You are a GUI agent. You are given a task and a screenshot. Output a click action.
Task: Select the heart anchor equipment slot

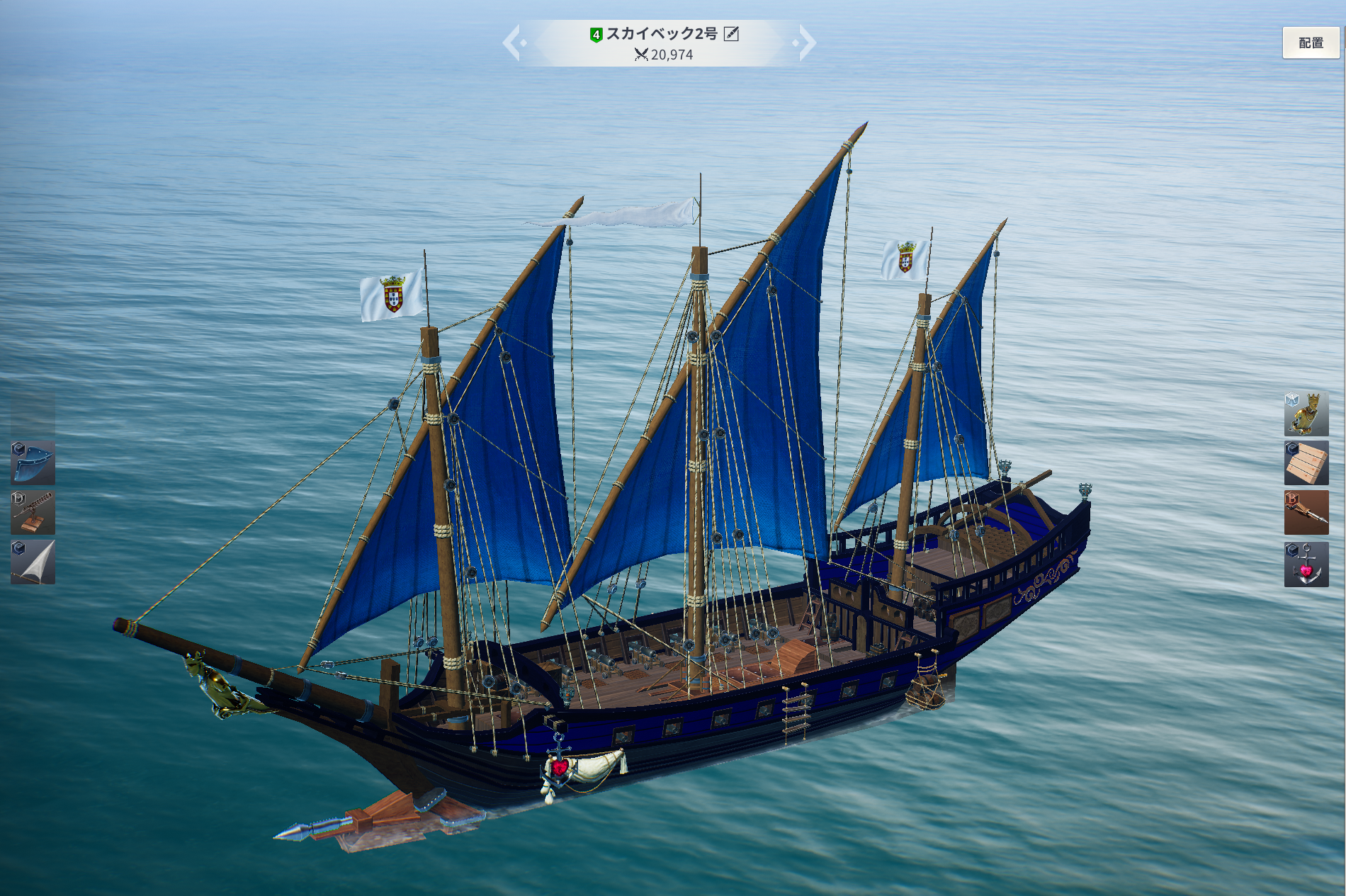coord(1306,564)
